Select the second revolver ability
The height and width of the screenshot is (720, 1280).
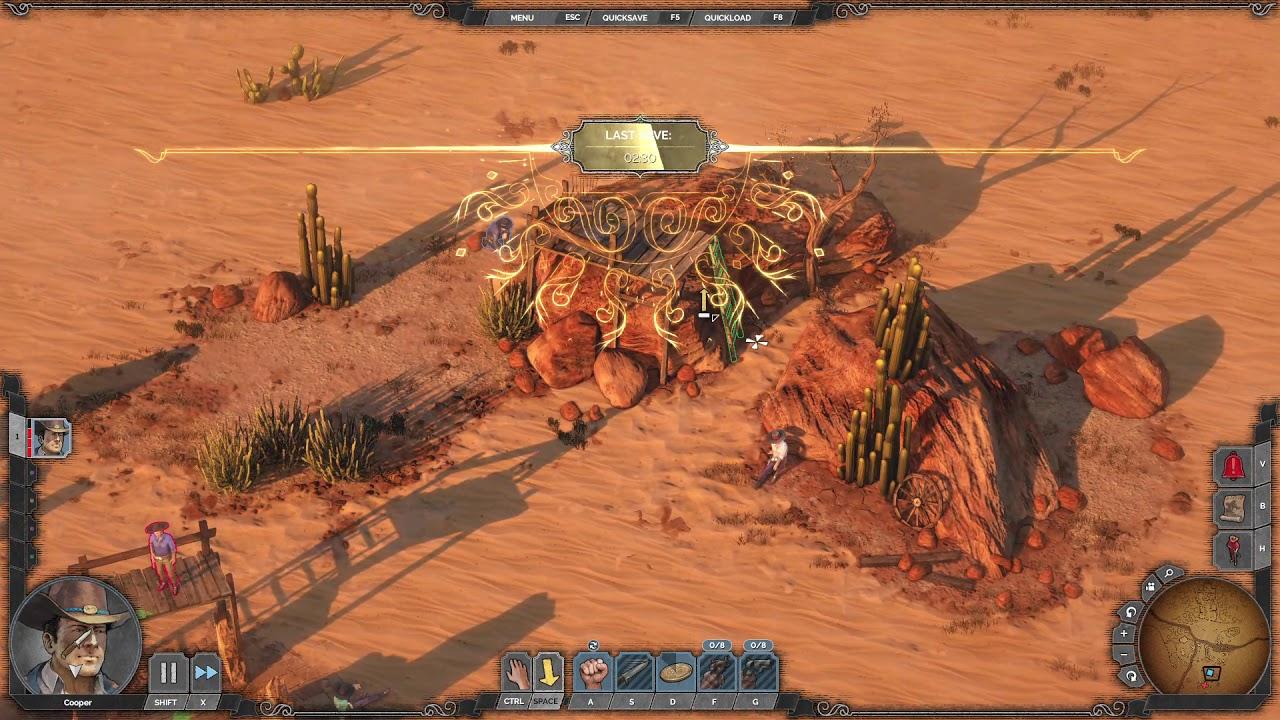(x=758, y=673)
